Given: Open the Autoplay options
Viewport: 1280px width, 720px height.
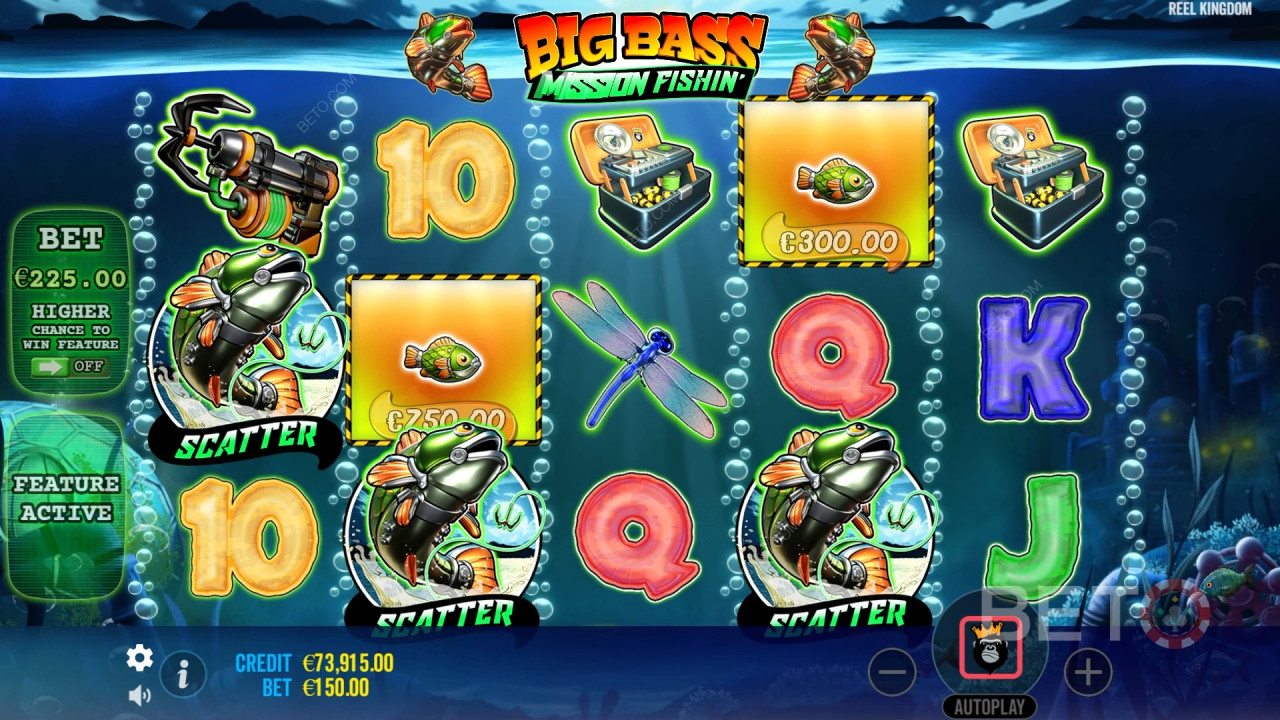Looking at the screenshot, I should (989, 706).
